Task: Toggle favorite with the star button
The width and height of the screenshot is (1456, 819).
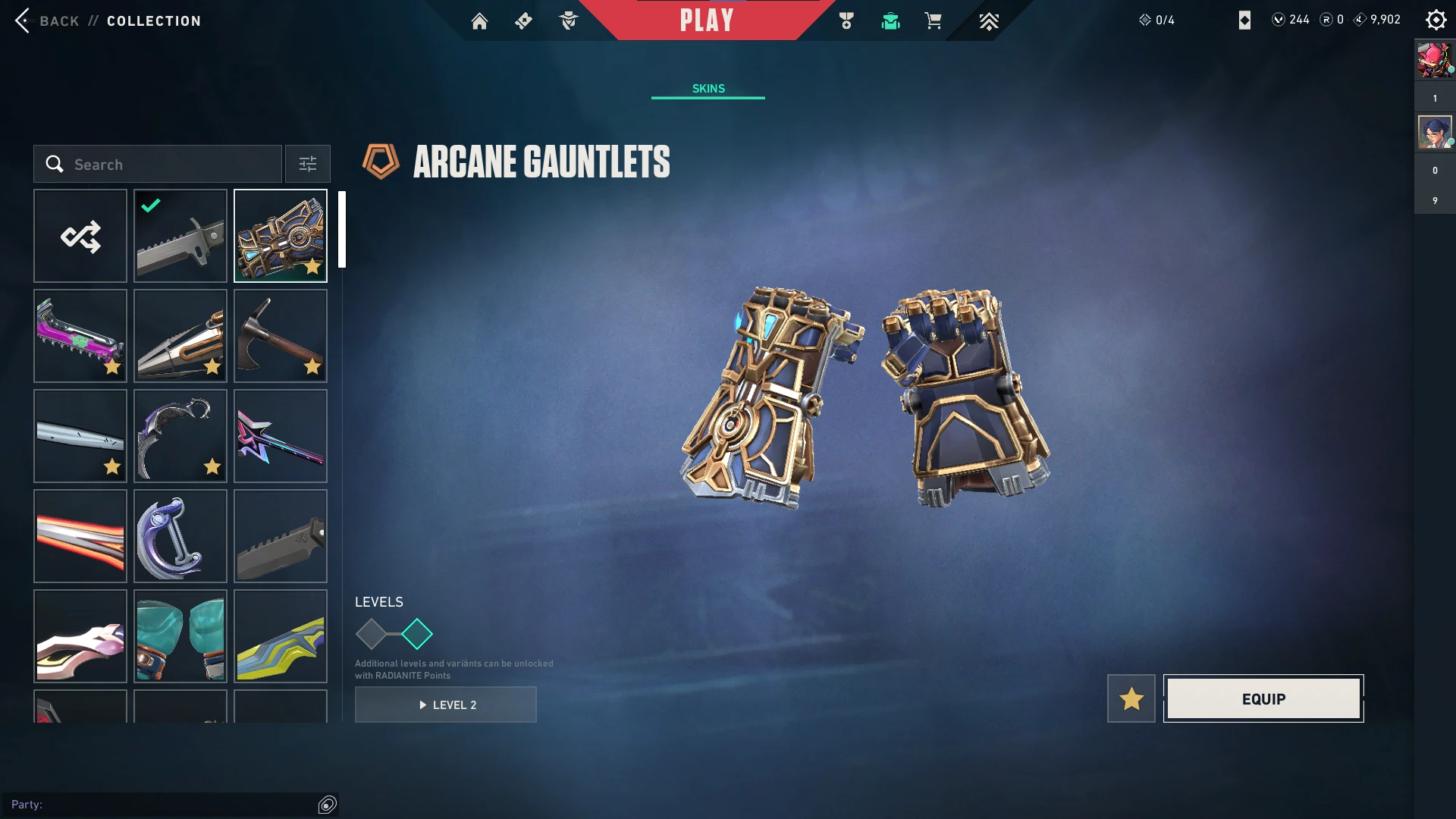Action: click(1131, 699)
